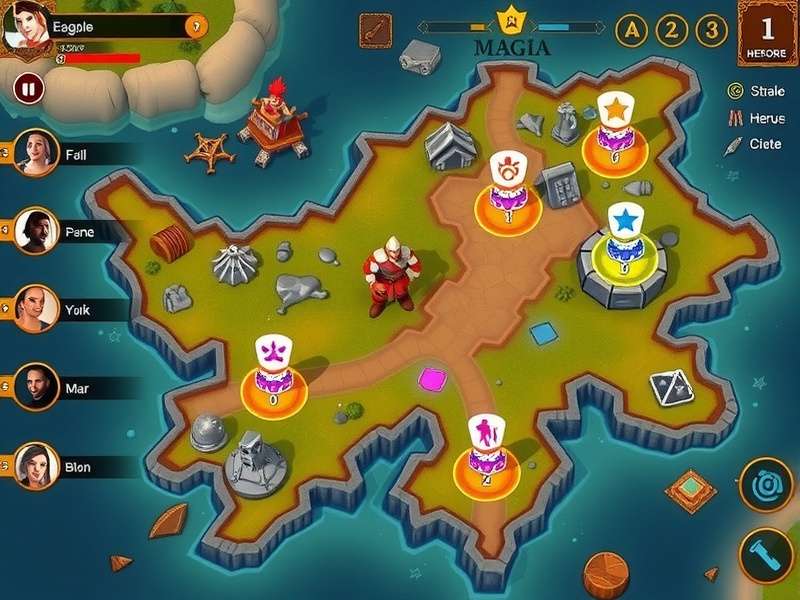Select Mar from the hero list

(x=35, y=387)
